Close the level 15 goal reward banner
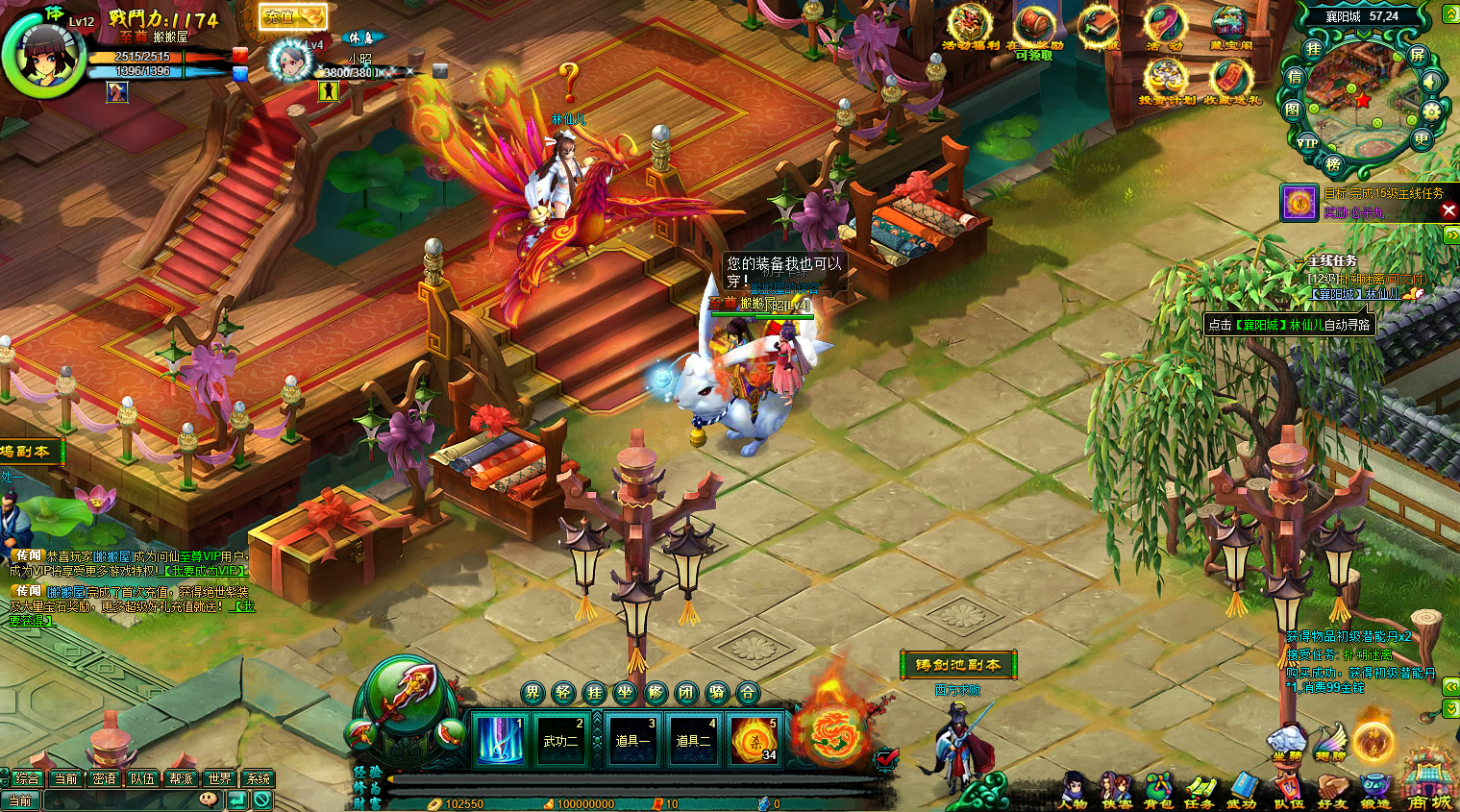 pyautogui.click(x=1448, y=209)
